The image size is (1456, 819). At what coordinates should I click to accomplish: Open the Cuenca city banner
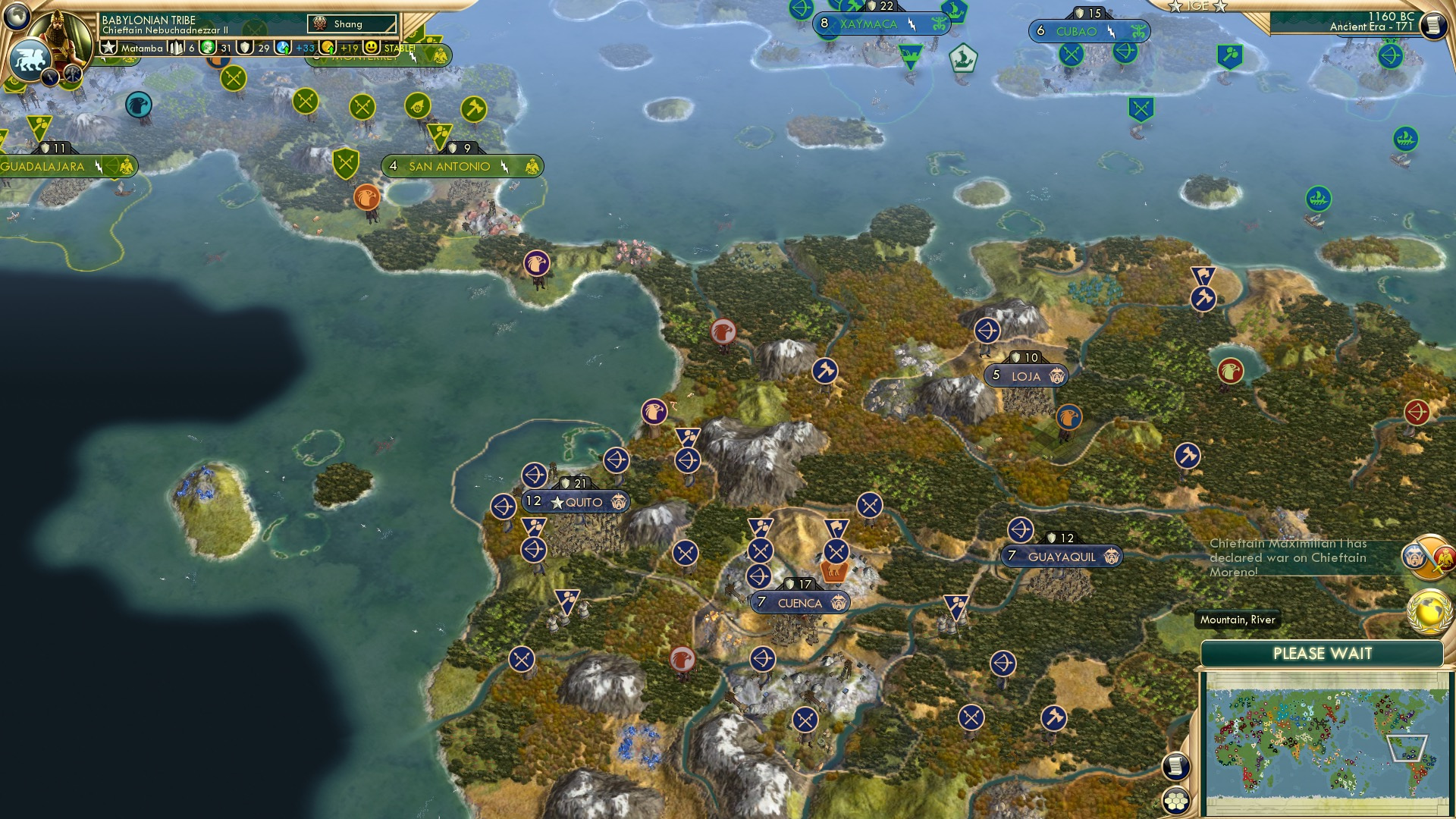(798, 604)
